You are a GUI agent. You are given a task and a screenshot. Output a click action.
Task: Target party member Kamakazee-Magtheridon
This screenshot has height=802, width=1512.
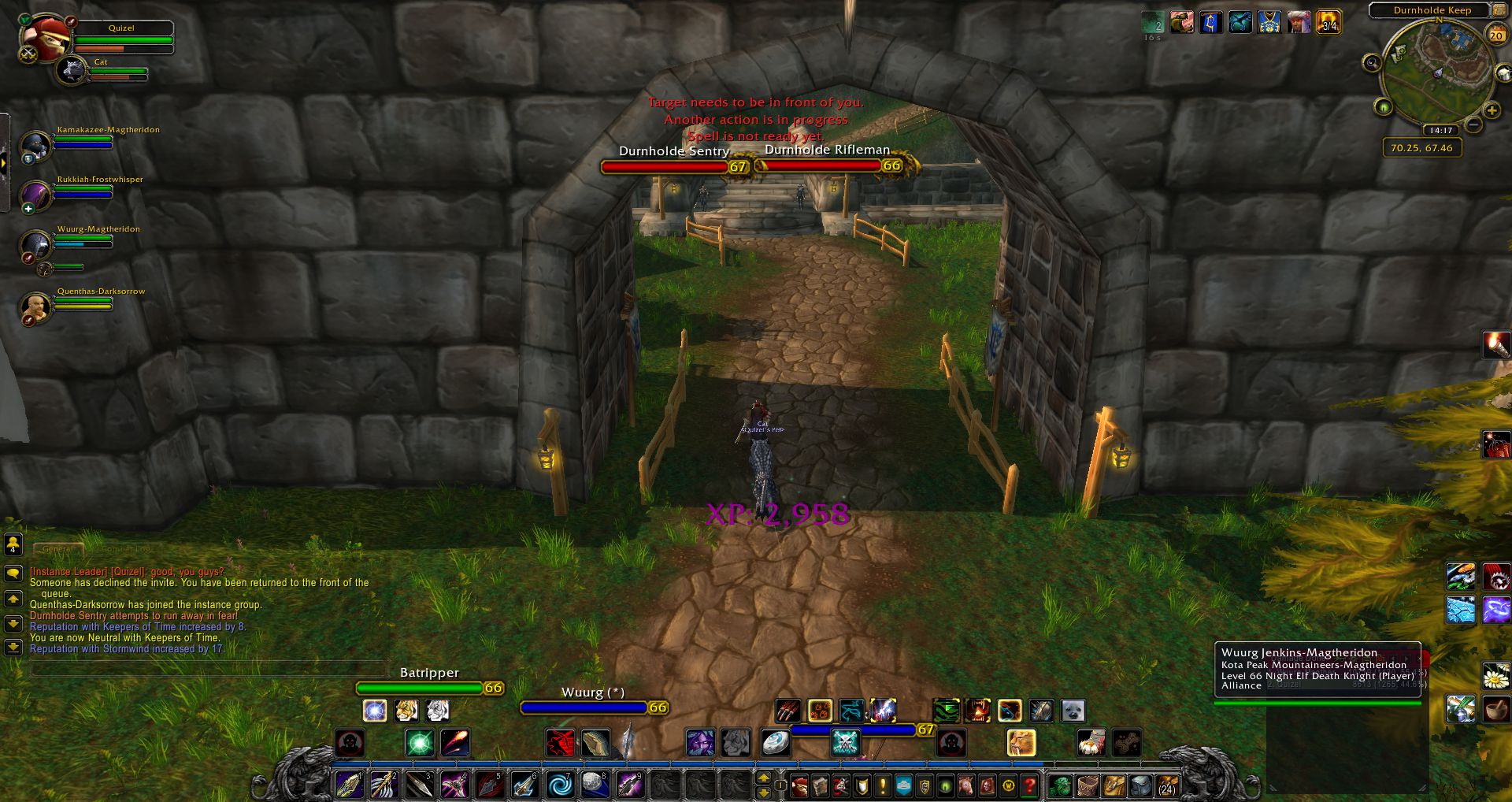[x=35, y=146]
